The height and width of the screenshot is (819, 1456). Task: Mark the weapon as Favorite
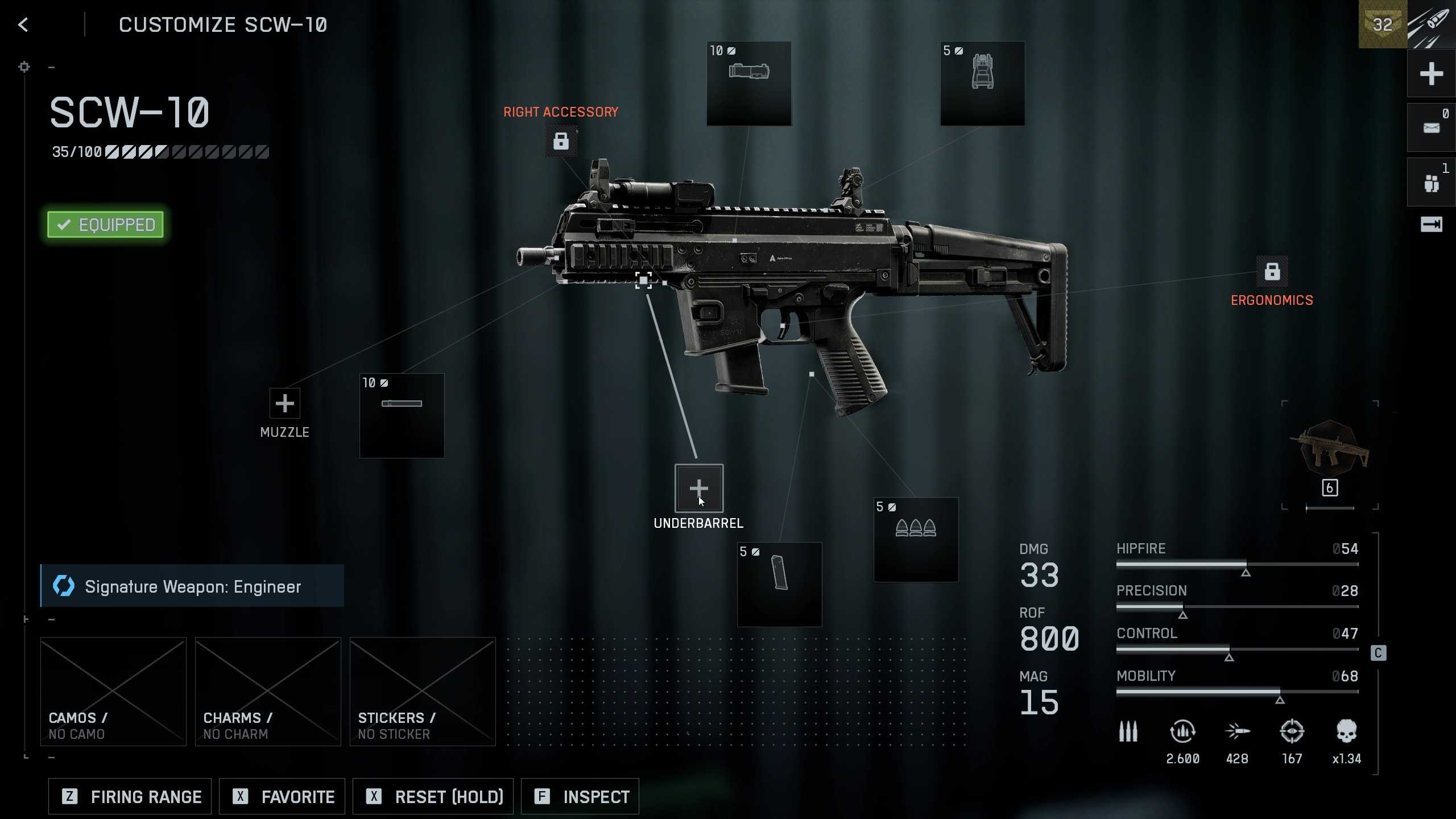pyautogui.click(x=282, y=796)
